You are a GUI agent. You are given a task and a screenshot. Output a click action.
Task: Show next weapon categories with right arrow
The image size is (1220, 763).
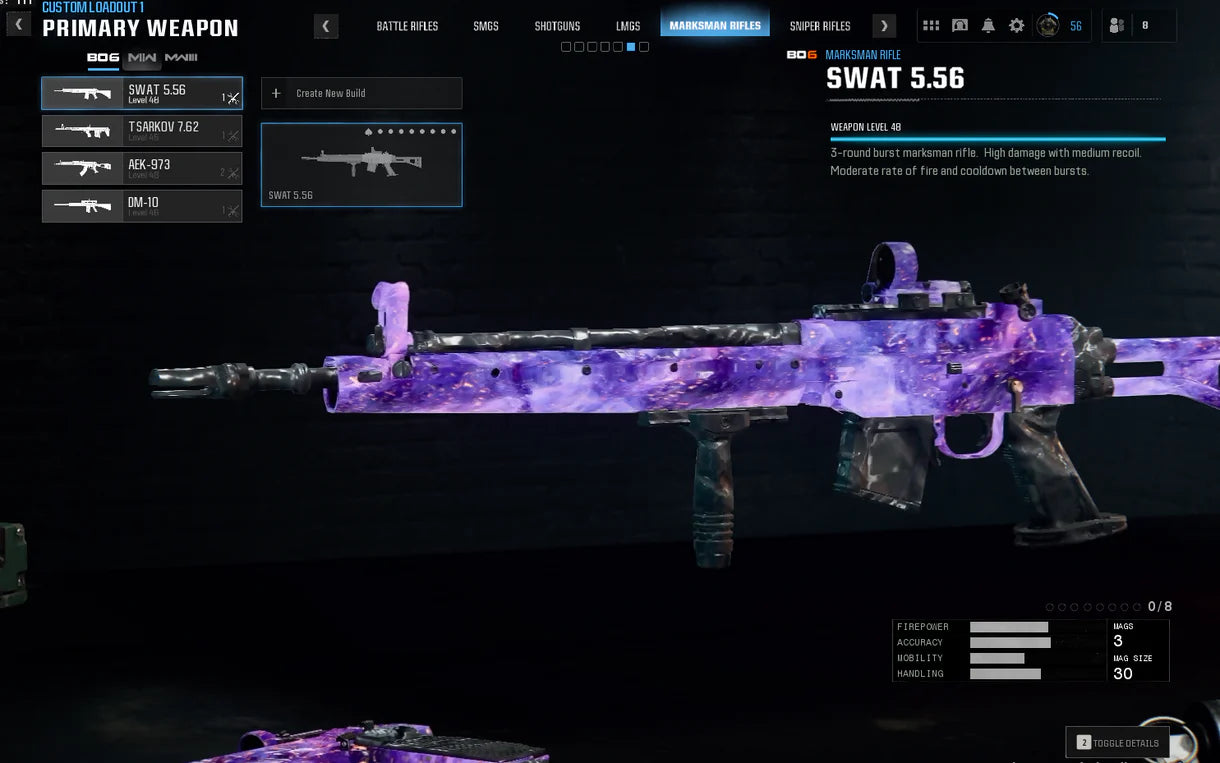pyautogui.click(x=884, y=26)
